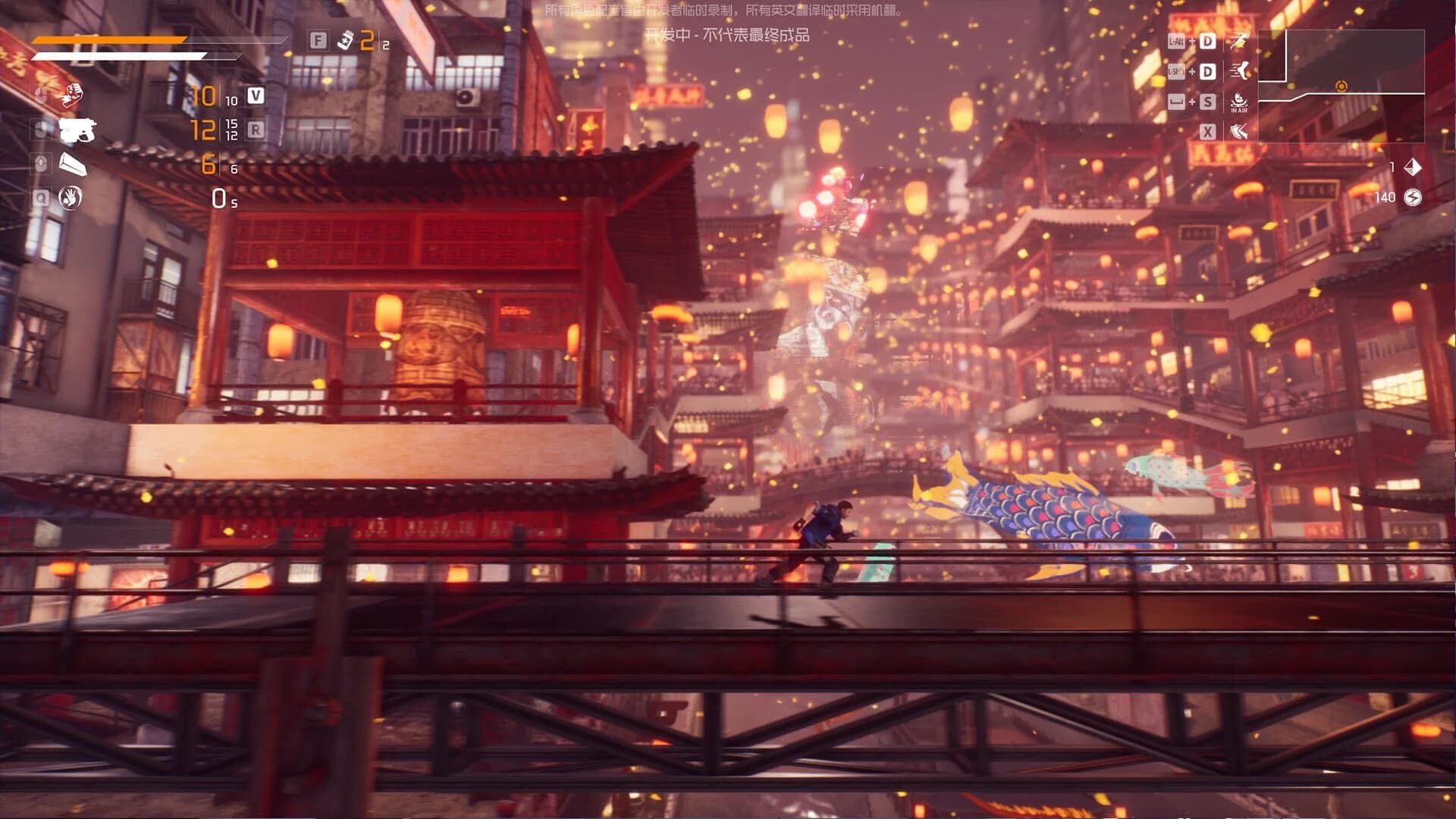Activate the hand ability next to Q
The width and height of the screenshot is (1456, 819).
pyautogui.click(x=72, y=199)
